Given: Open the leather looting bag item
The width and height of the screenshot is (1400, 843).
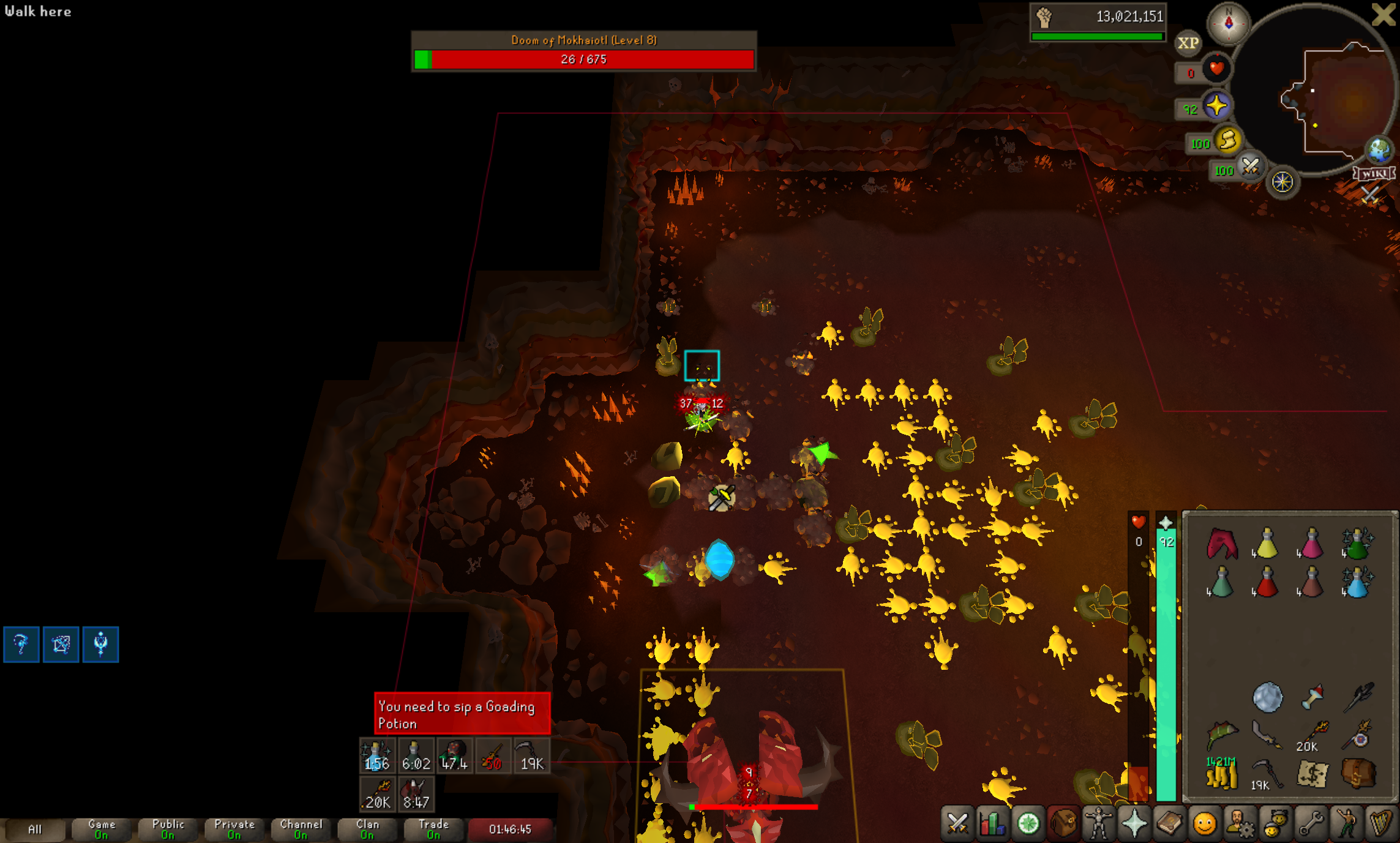Looking at the screenshot, I should coord(1358,774).
